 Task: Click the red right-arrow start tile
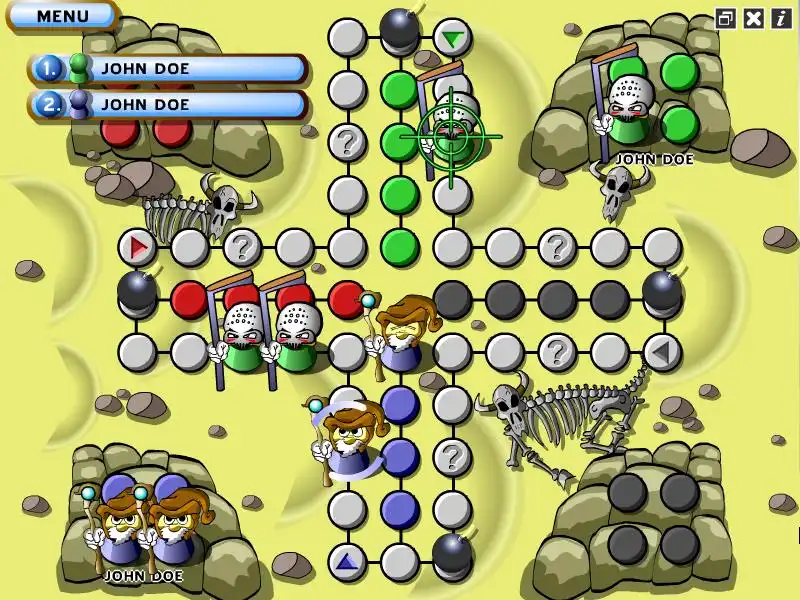137,246
